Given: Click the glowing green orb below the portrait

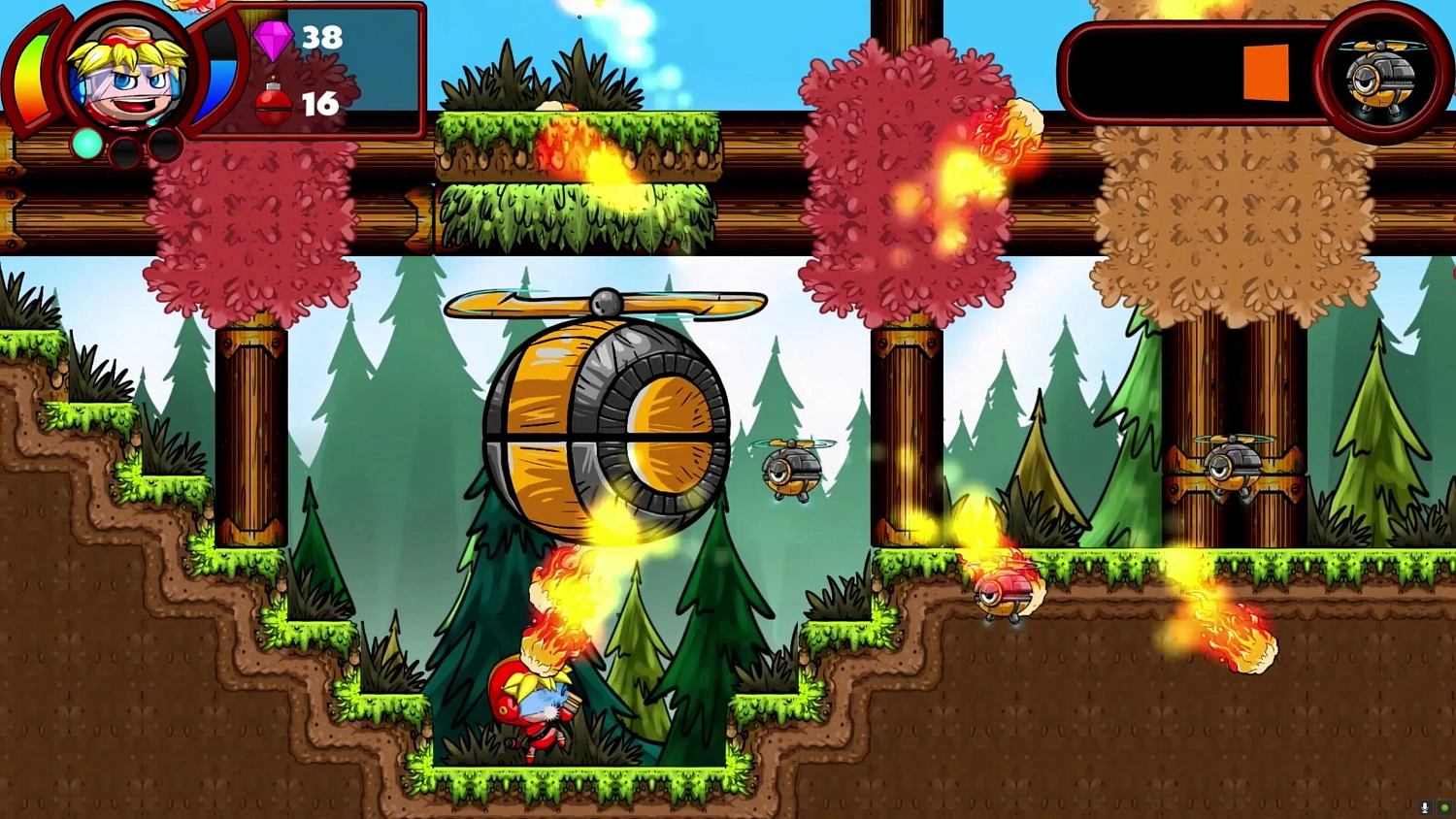Looking at the screenshot, I should click(85, 142).
